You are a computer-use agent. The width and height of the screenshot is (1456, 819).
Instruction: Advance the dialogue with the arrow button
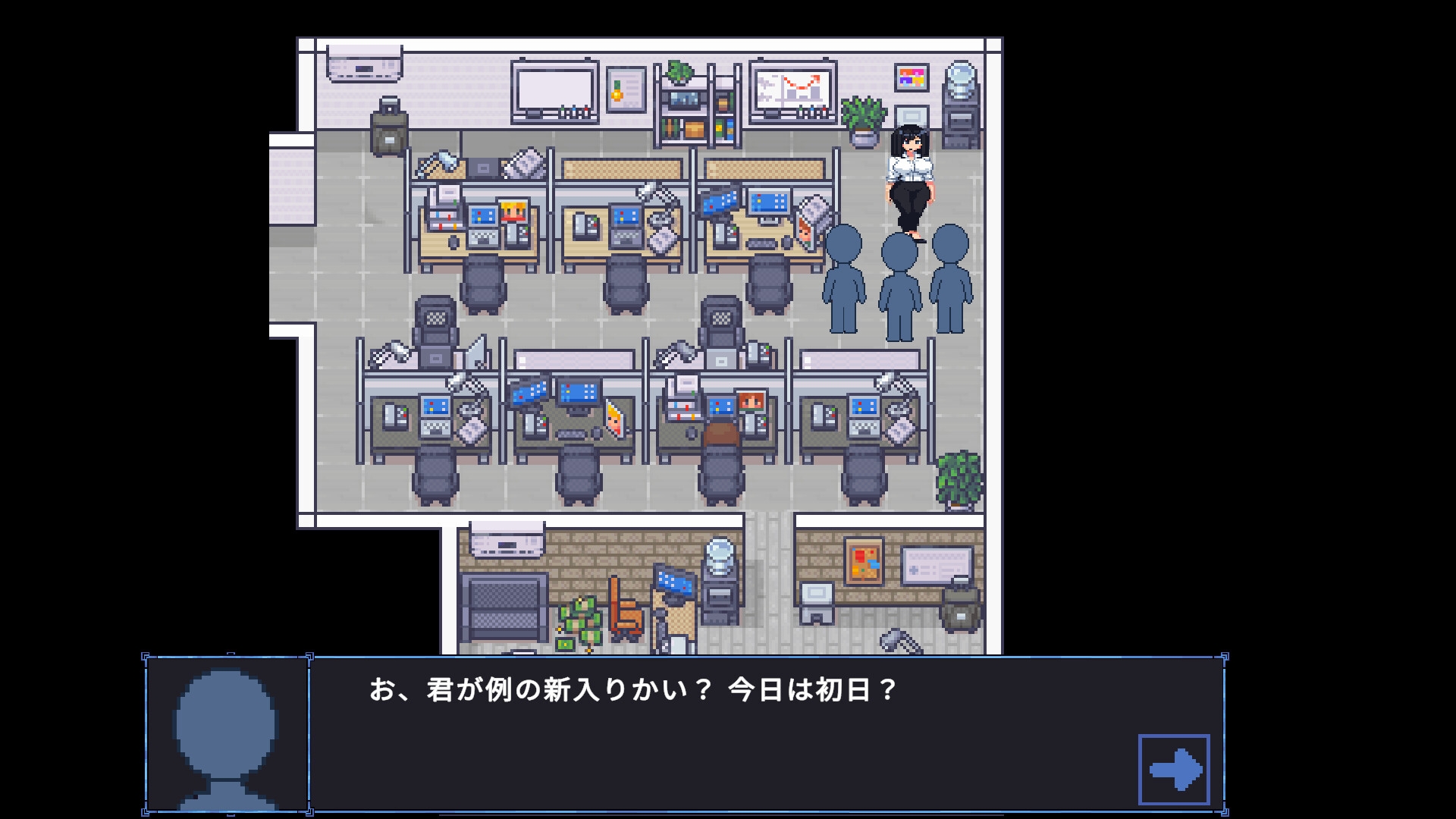tap(1173, 769)
